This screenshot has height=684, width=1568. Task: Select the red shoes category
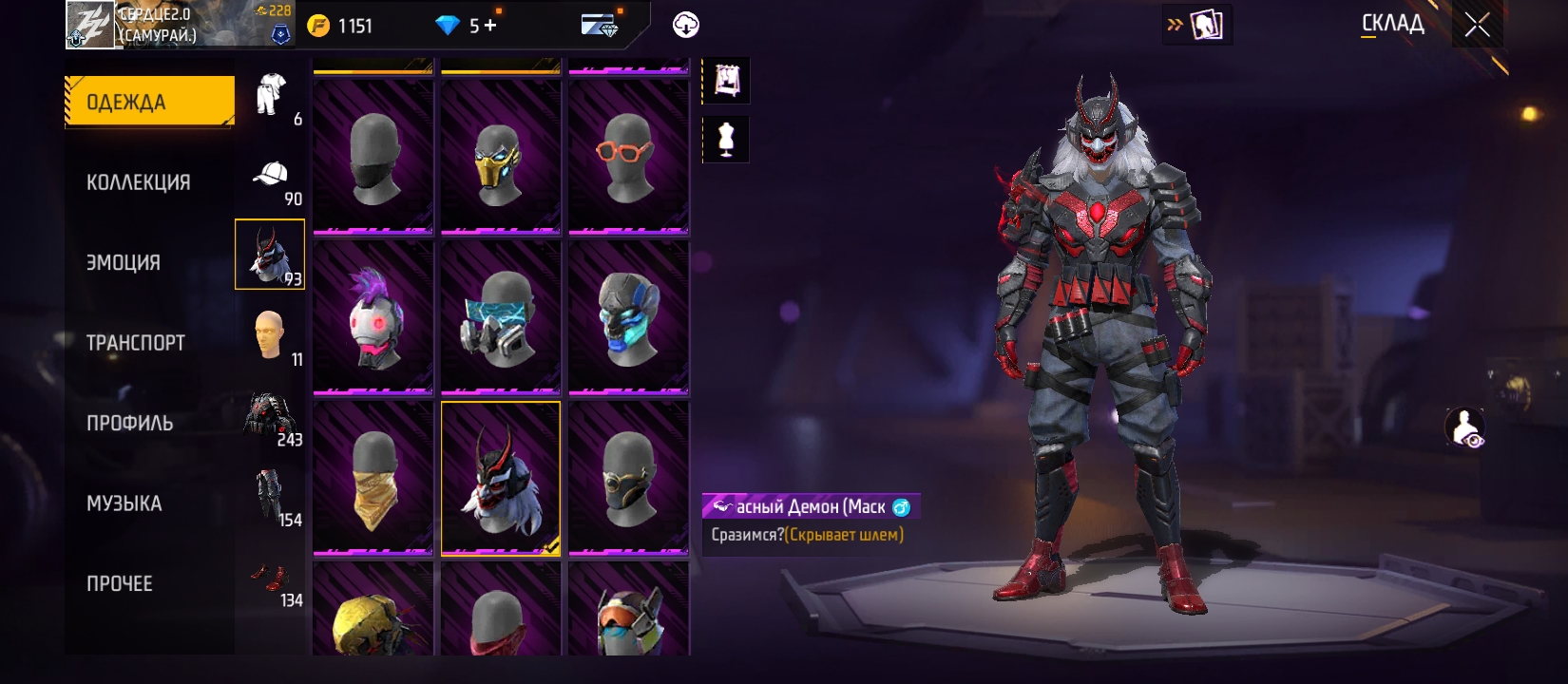(x=270, y=577)
